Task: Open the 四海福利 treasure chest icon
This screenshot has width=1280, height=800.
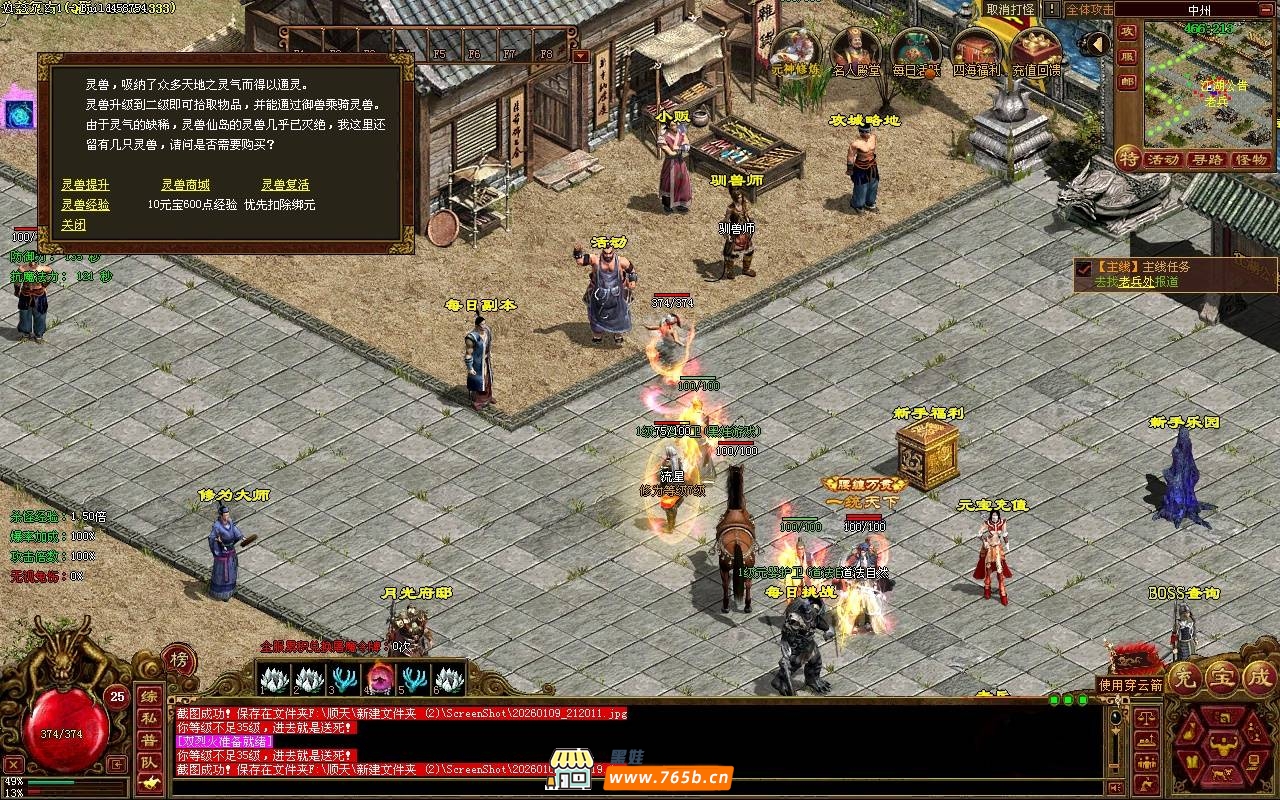Action: (976, 51)
